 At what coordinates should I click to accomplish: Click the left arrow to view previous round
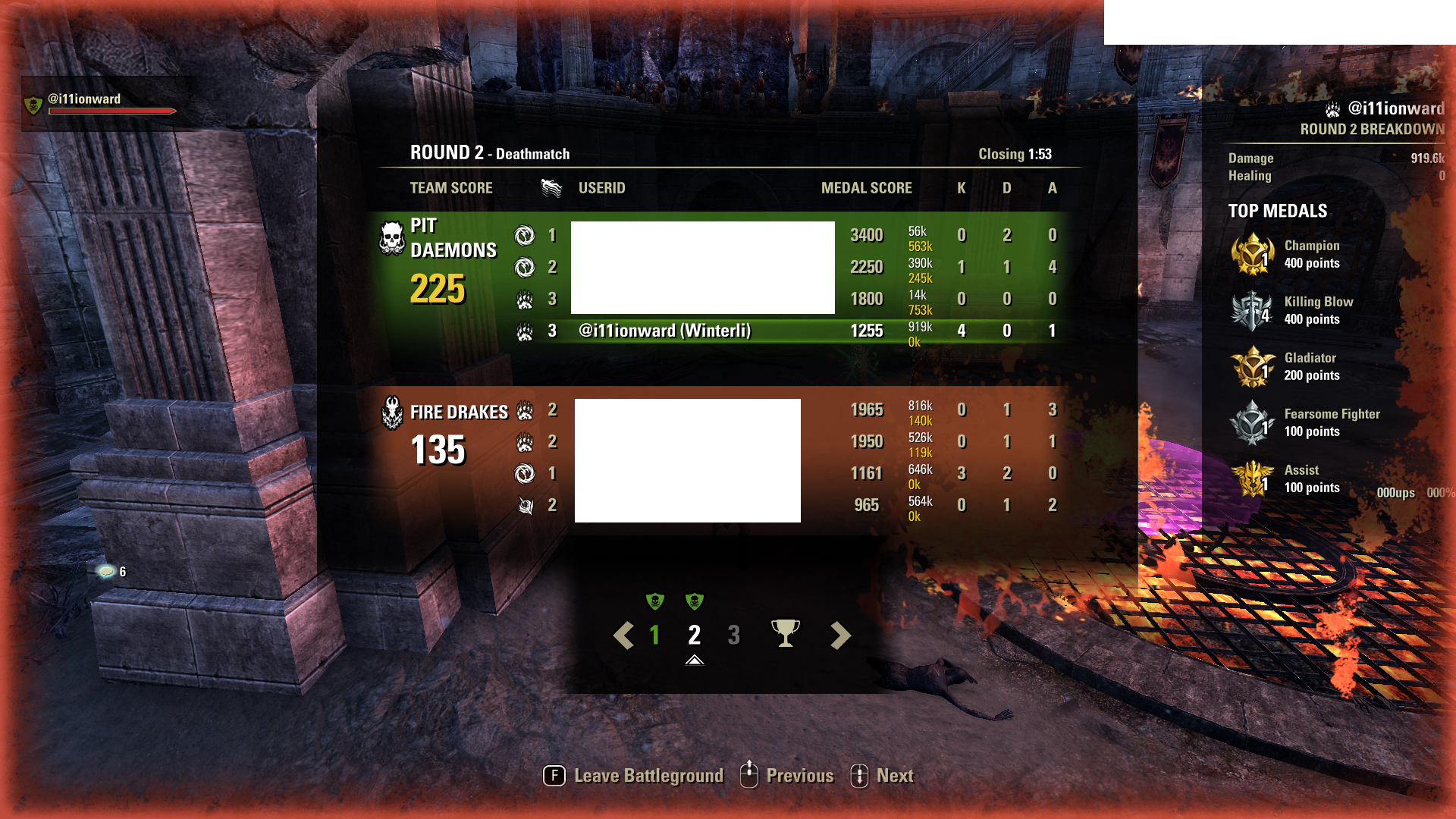[x=623, y=635]
